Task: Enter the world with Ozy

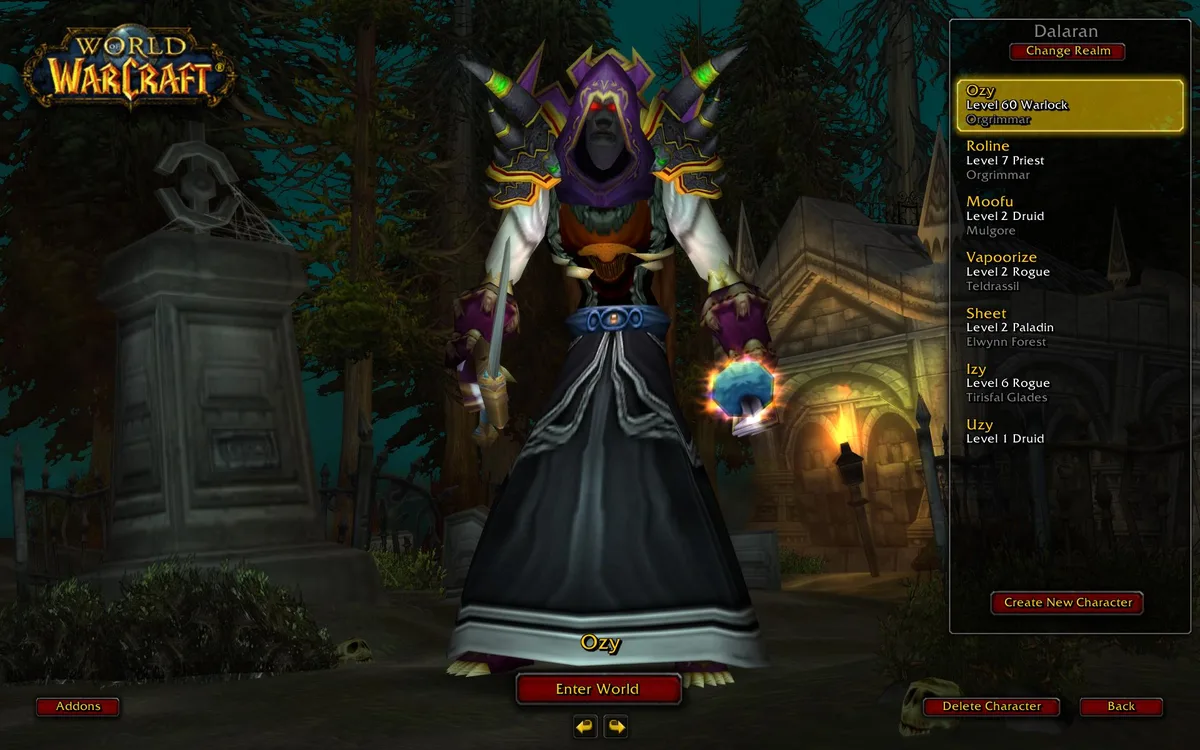Action: (x=598, y=689)
